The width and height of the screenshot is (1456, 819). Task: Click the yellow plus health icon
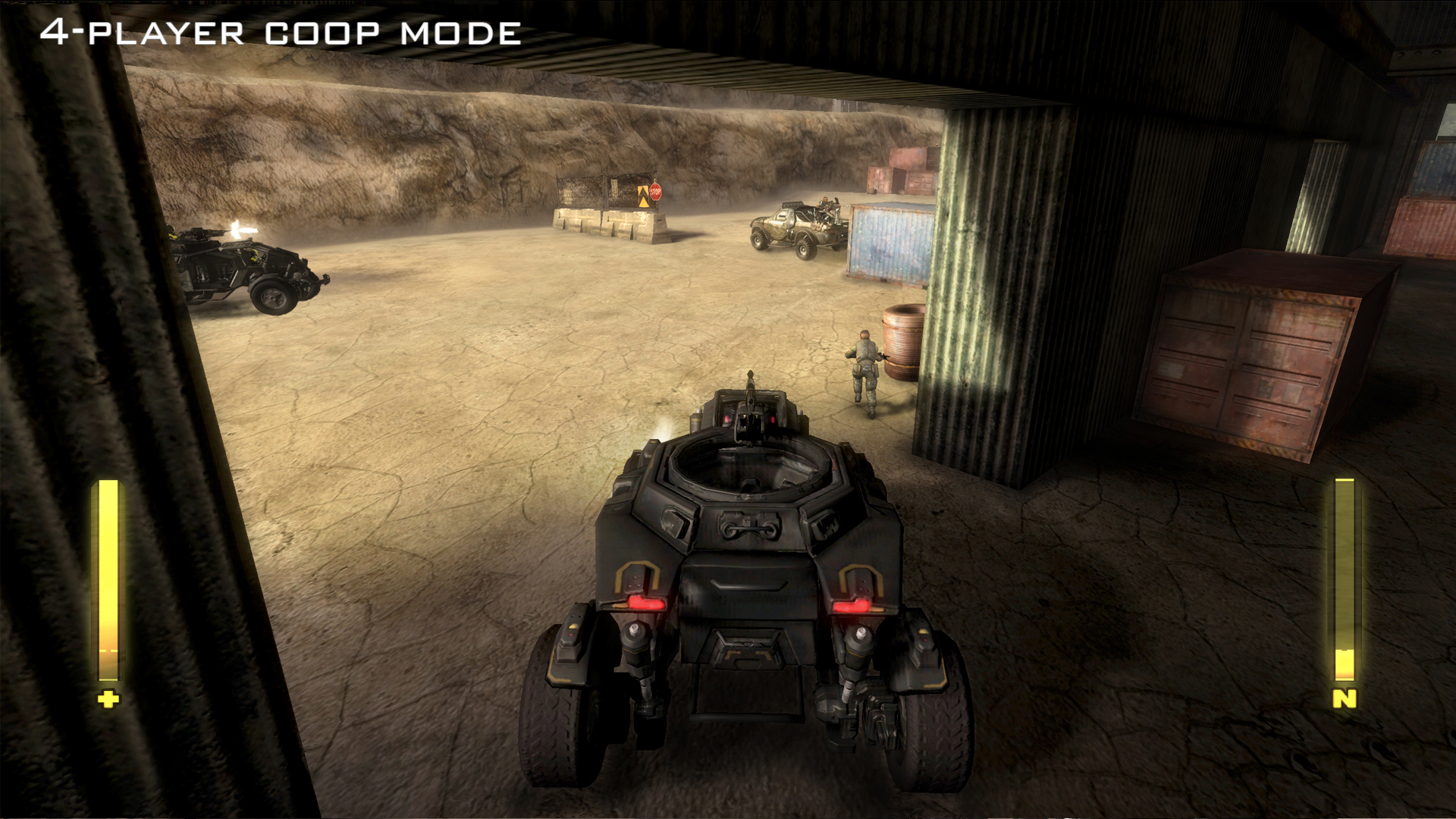tap(108, 698)
